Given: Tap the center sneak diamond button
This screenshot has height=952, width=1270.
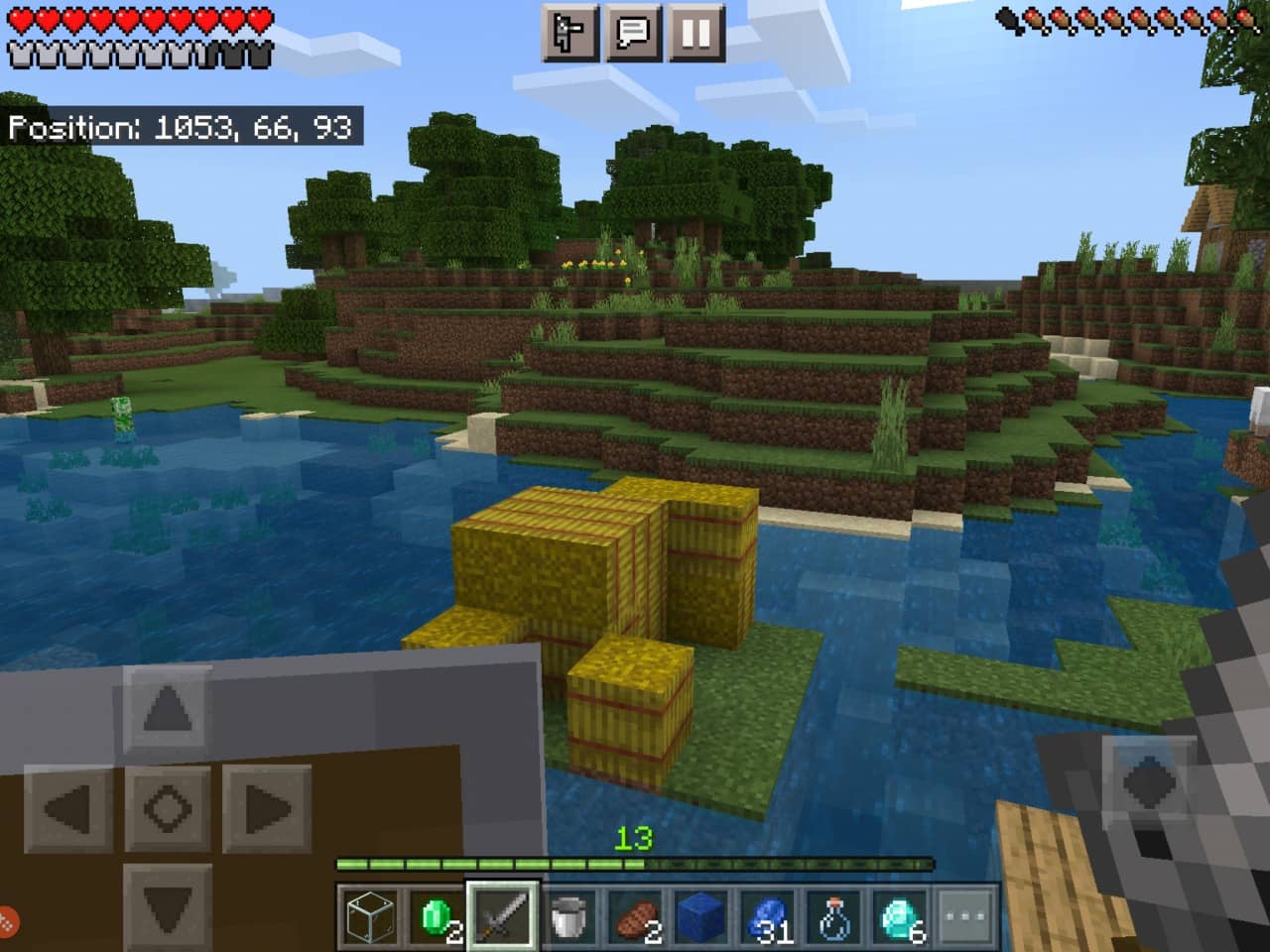Looking at the screenshot, I should pyautogui.click(x=167, y=808).
